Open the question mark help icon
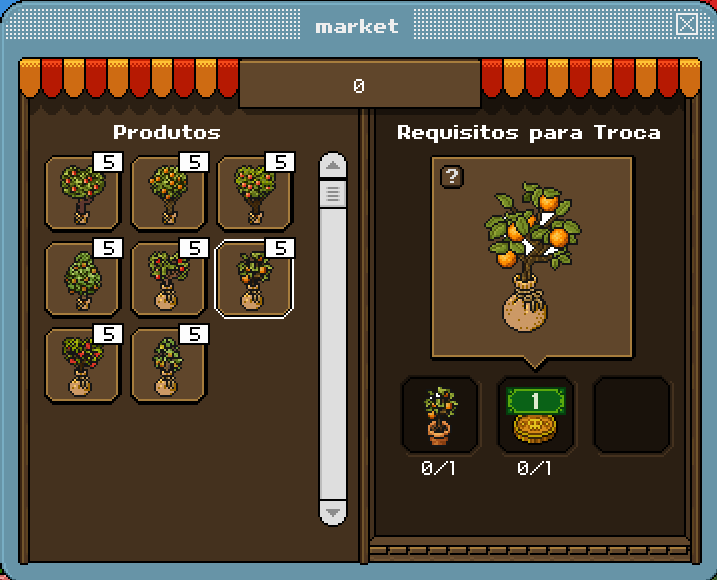This screenshot has width=717, height=580. 453,177
